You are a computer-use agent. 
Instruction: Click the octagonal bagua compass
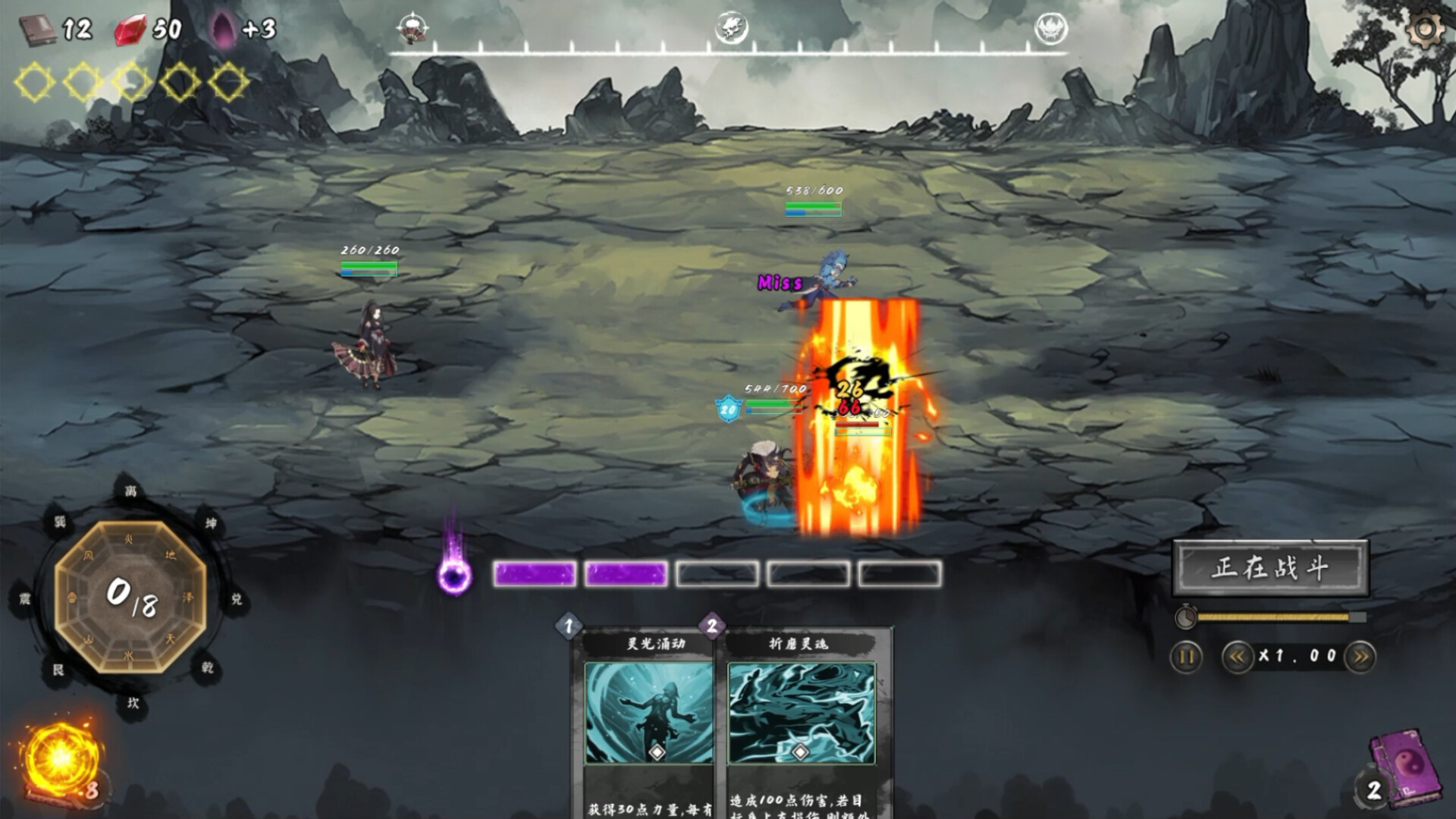[130, 596]
